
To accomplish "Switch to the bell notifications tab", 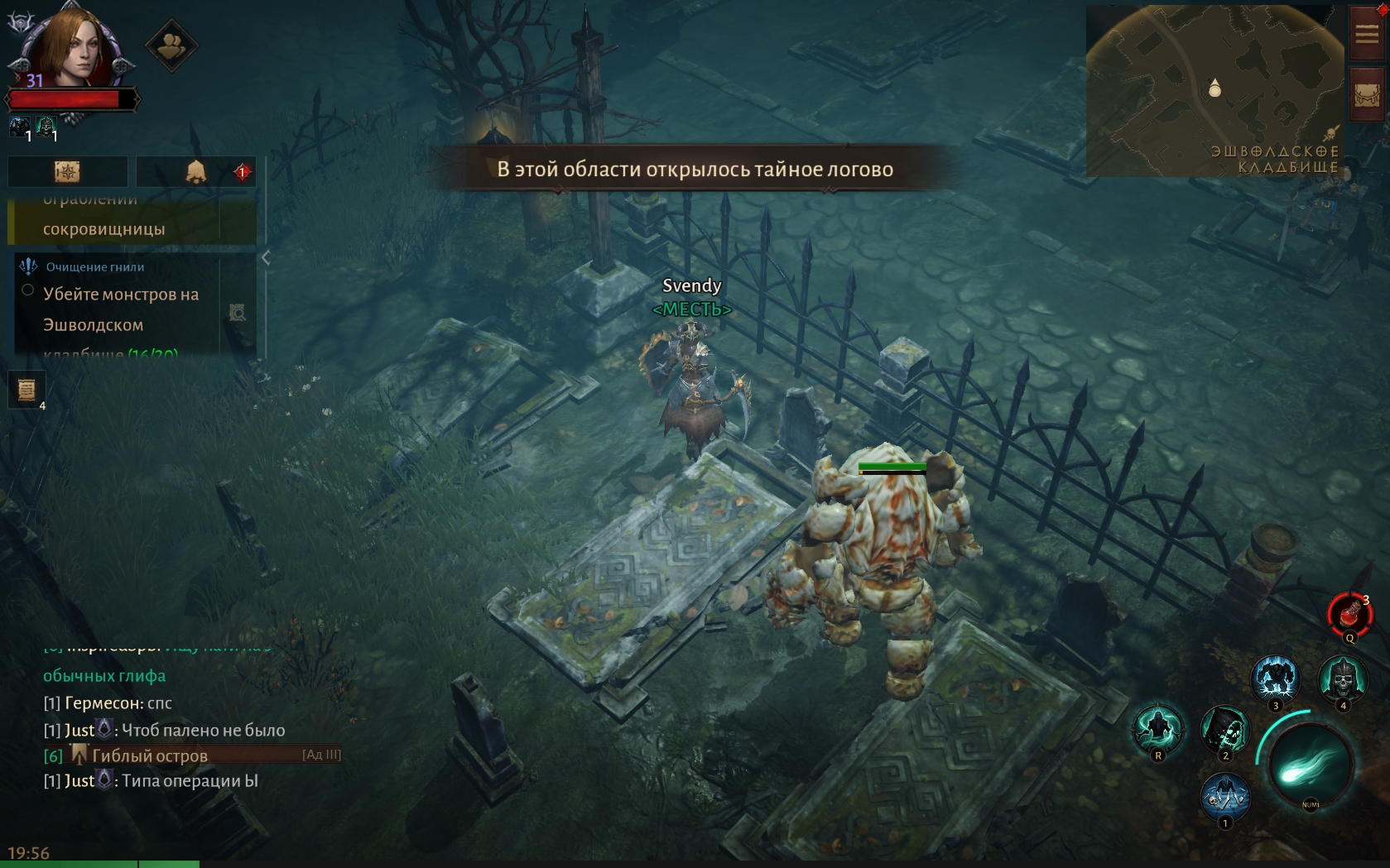I will [x=196, y=171].
